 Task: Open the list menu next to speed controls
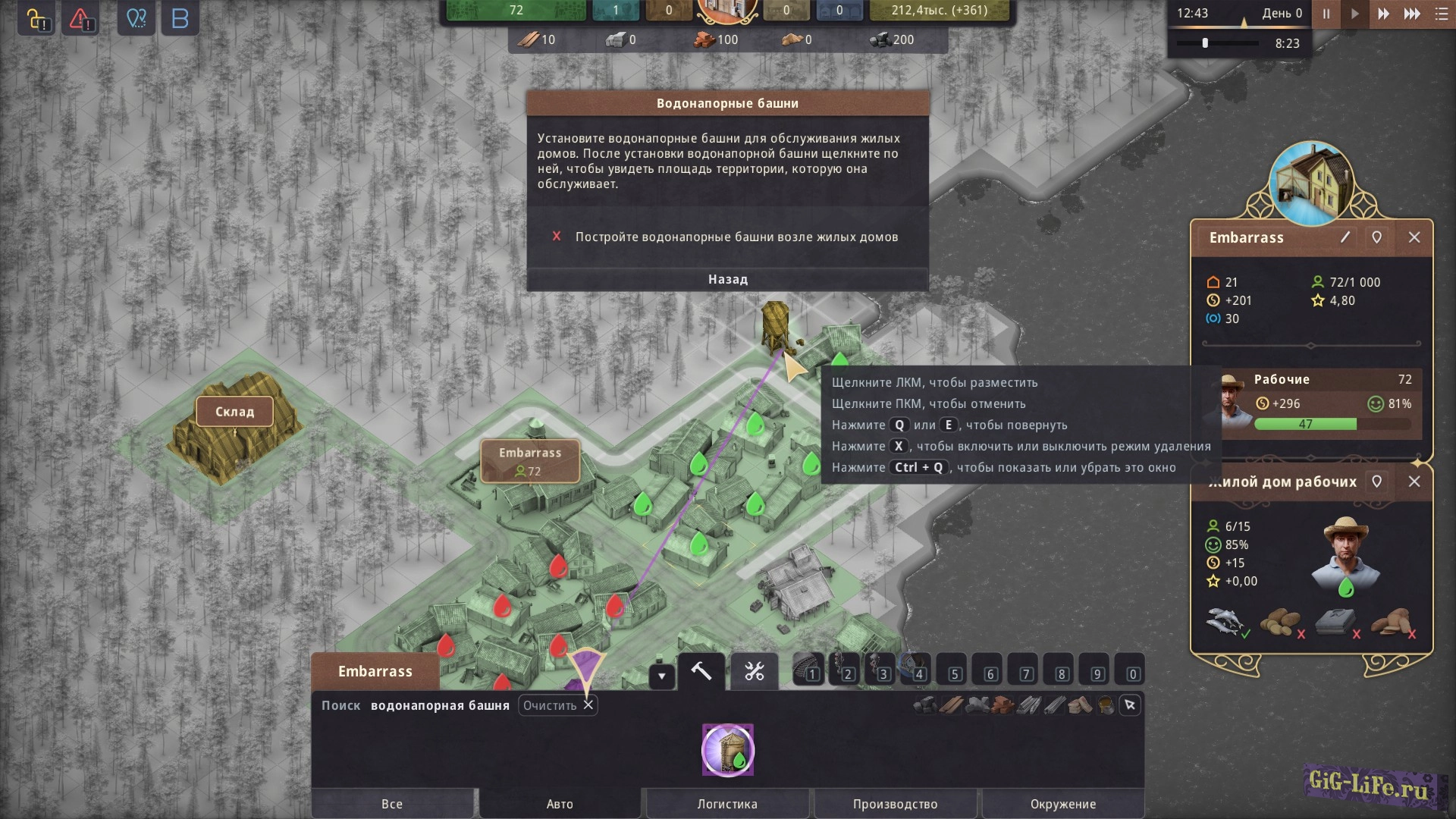pos(1441,14)
